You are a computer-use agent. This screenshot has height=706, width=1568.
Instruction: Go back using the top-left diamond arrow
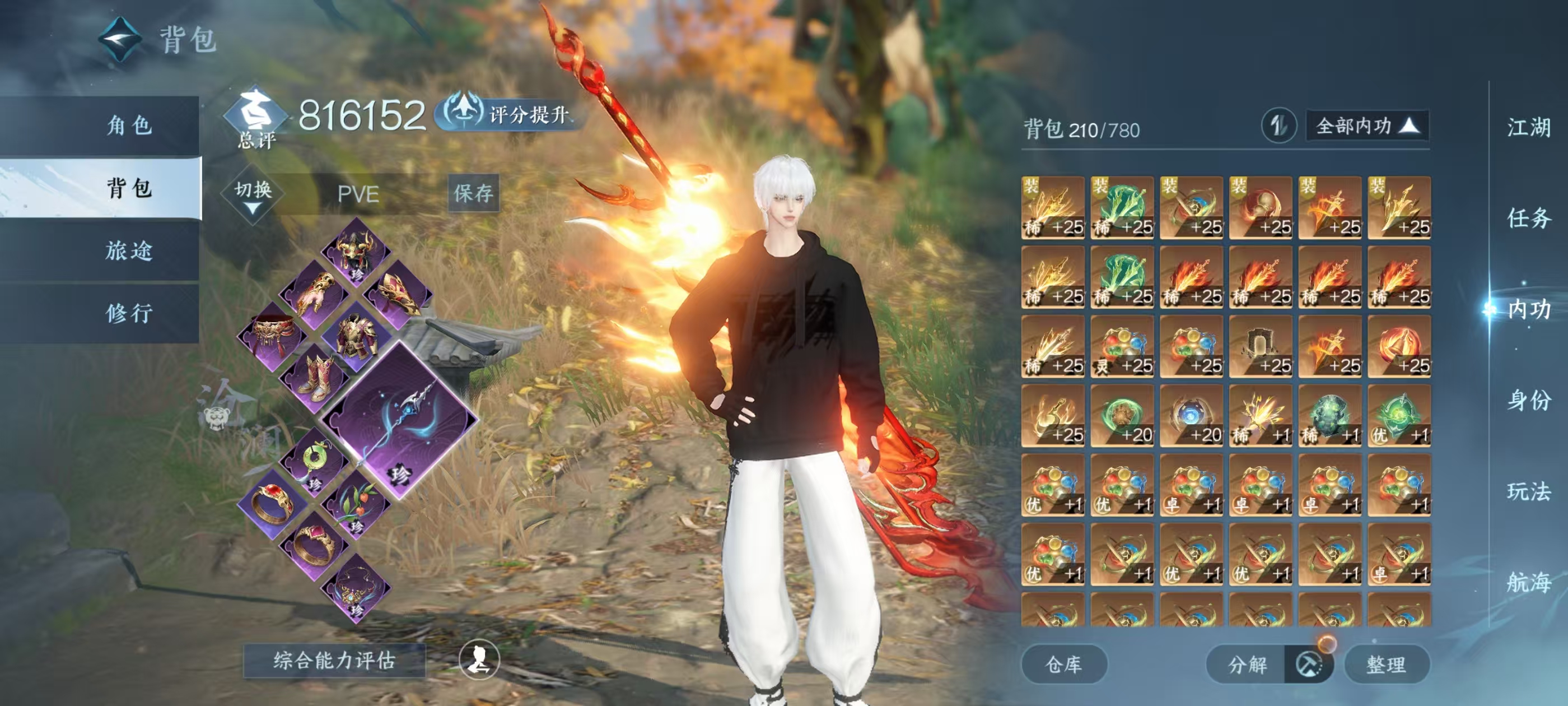point(120,40)
